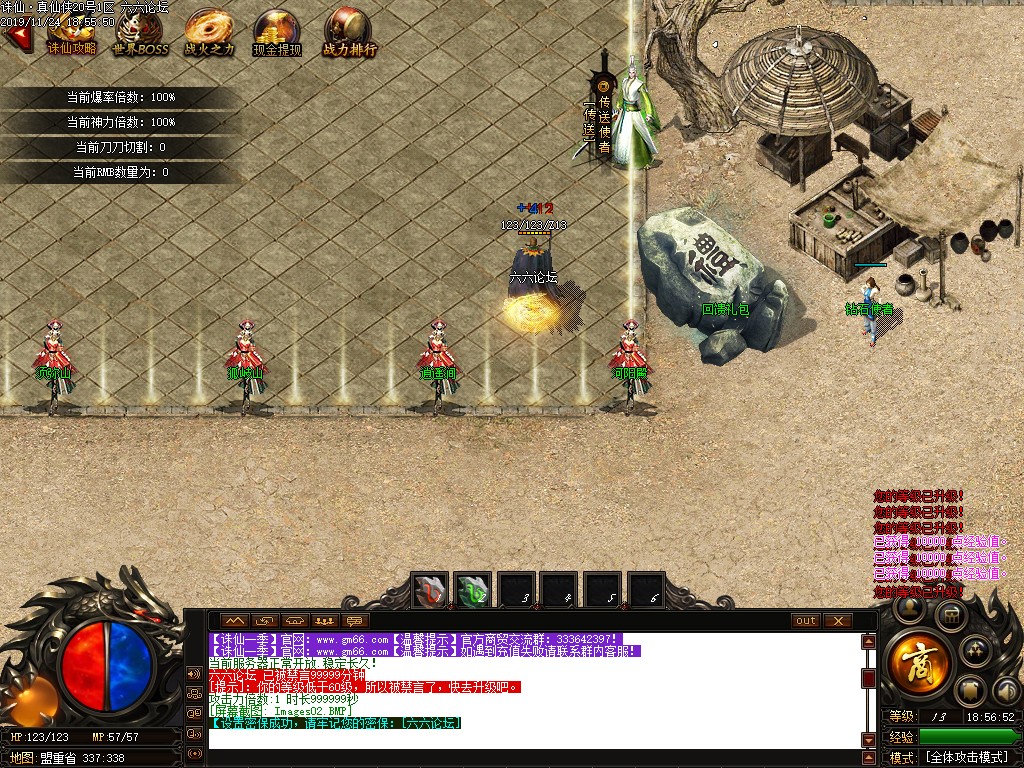Open the shop via the golden 商 orb

click(917, 665)
